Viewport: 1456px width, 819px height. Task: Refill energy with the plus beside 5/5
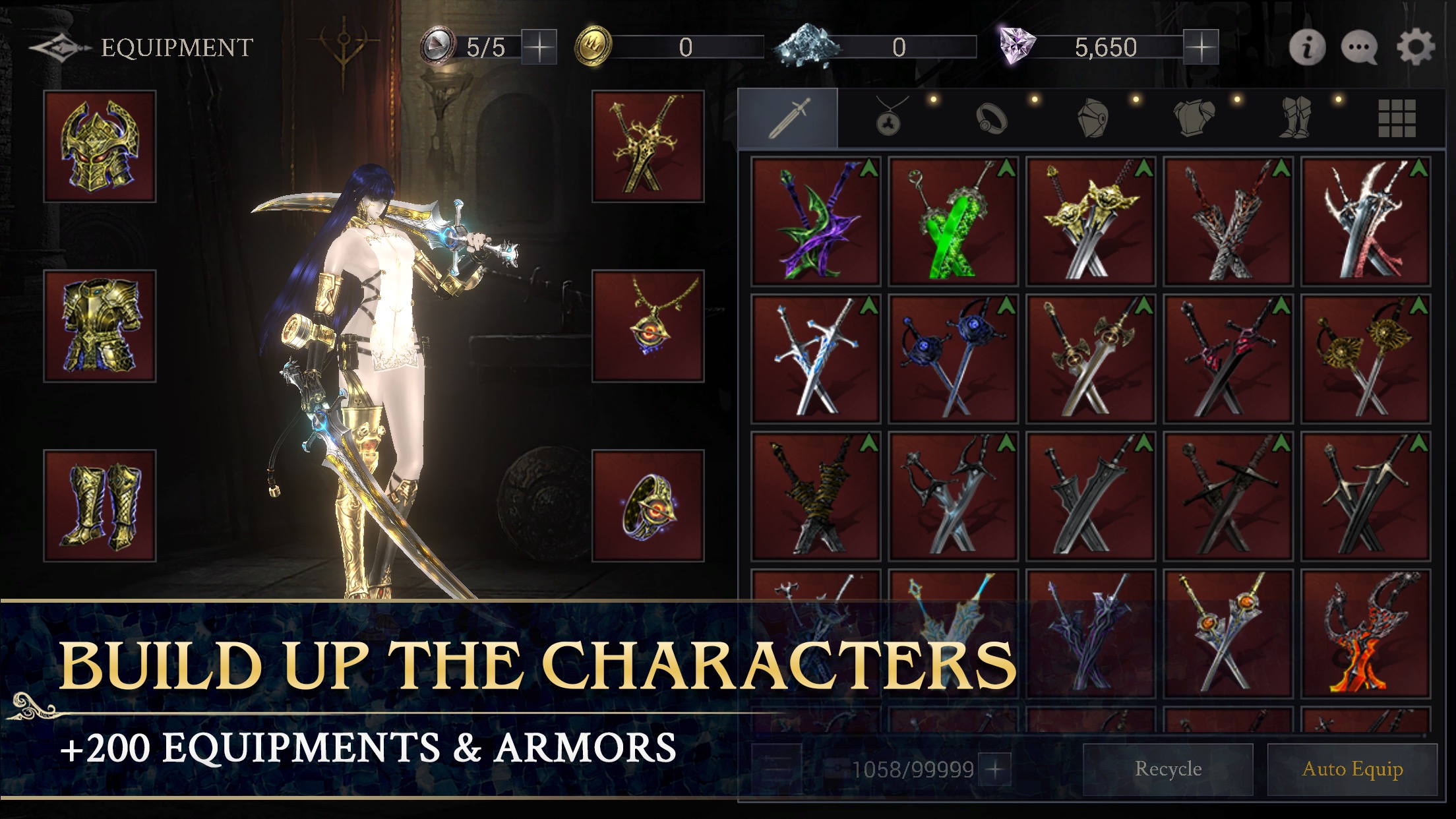pos(539,46)
